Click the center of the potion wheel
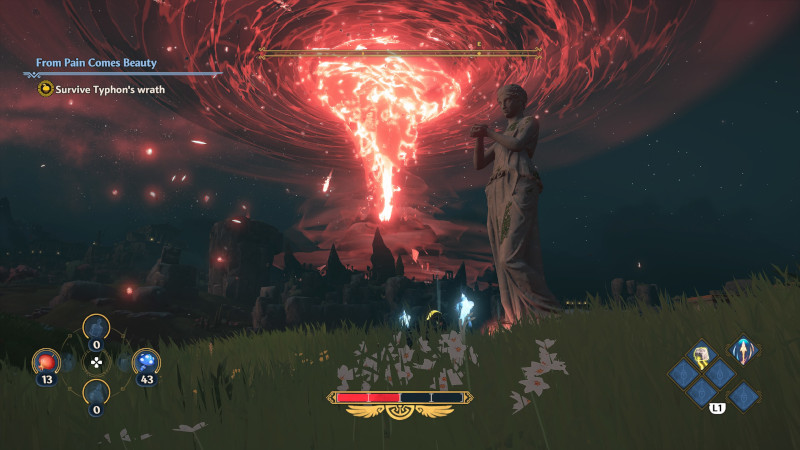Image resolution: width=800 pixels, height=450 pixels. pos(96,363)
